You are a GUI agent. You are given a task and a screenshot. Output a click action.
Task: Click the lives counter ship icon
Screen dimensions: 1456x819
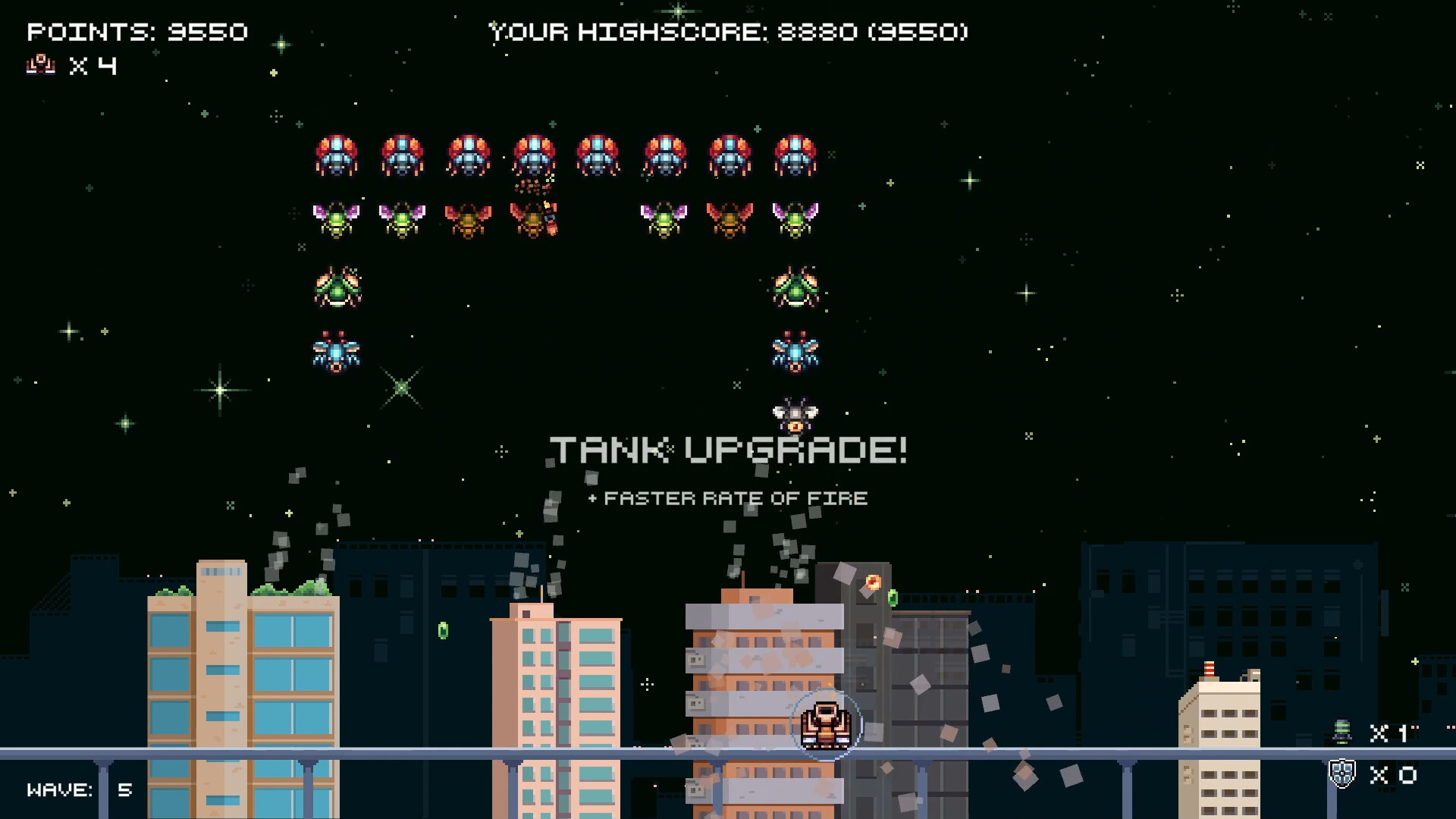pyautogui.click(x=39, y=65)
